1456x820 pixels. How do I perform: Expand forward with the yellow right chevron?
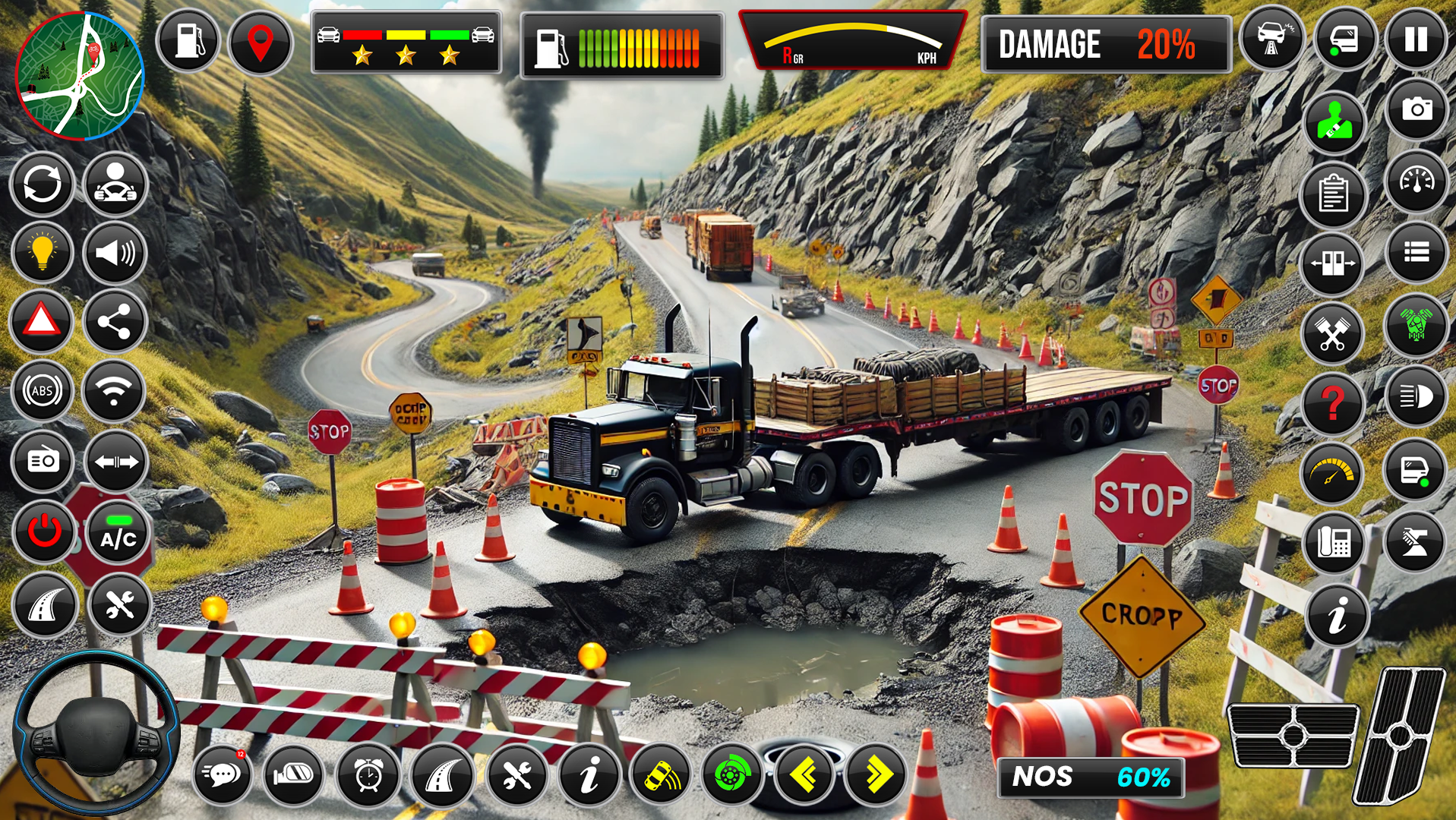(x=876, y=776)
